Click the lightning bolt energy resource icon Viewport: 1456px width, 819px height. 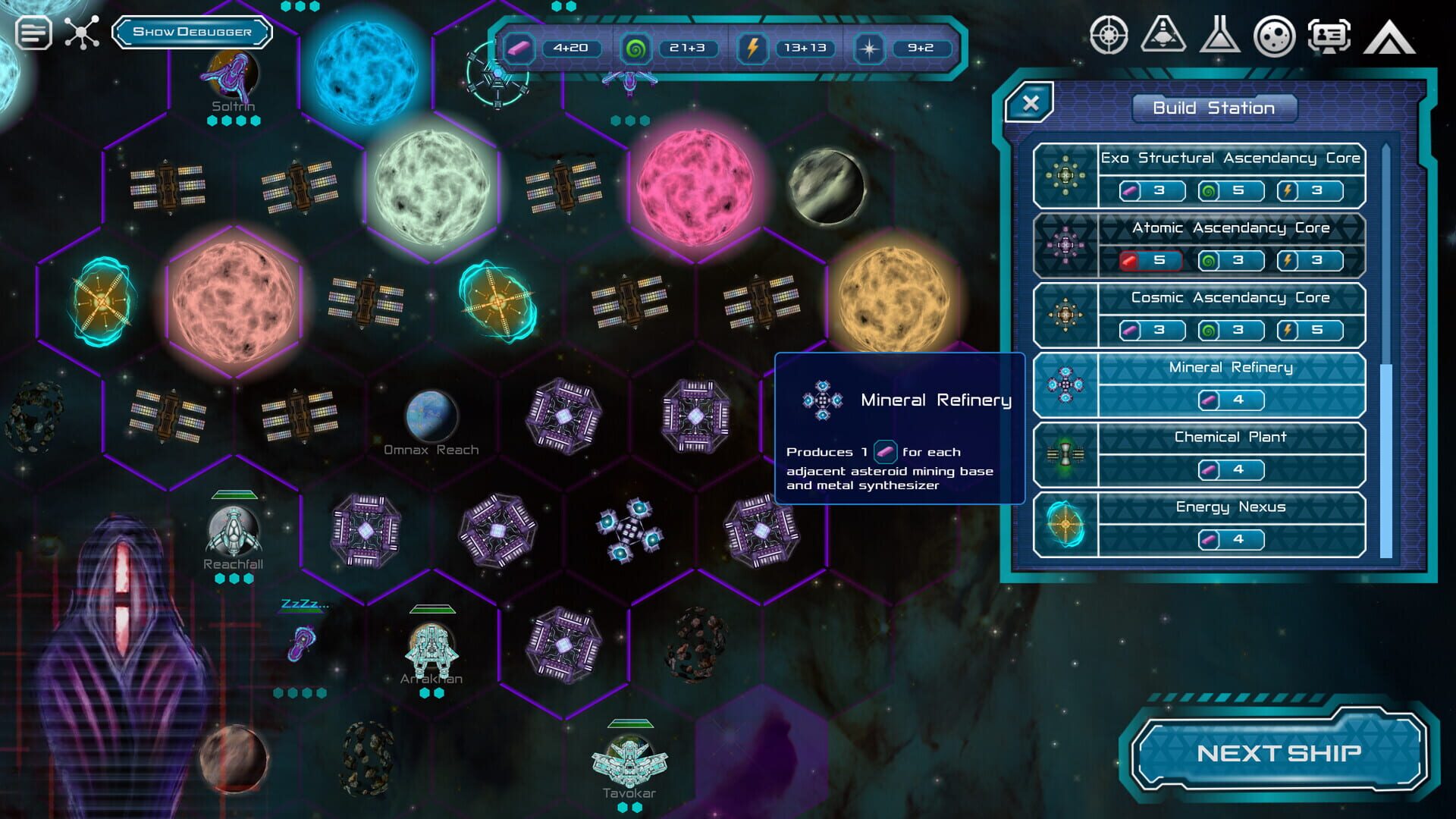tap(752, 49)
